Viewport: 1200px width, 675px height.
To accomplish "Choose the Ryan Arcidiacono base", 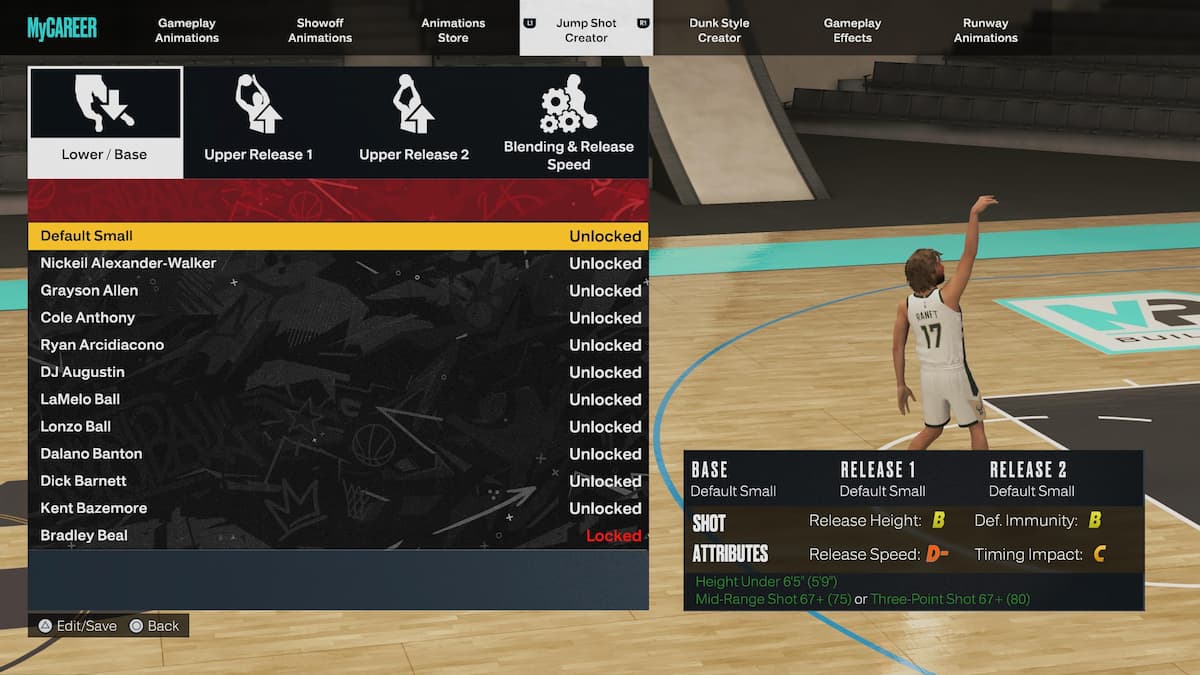I will click(338, 345).
